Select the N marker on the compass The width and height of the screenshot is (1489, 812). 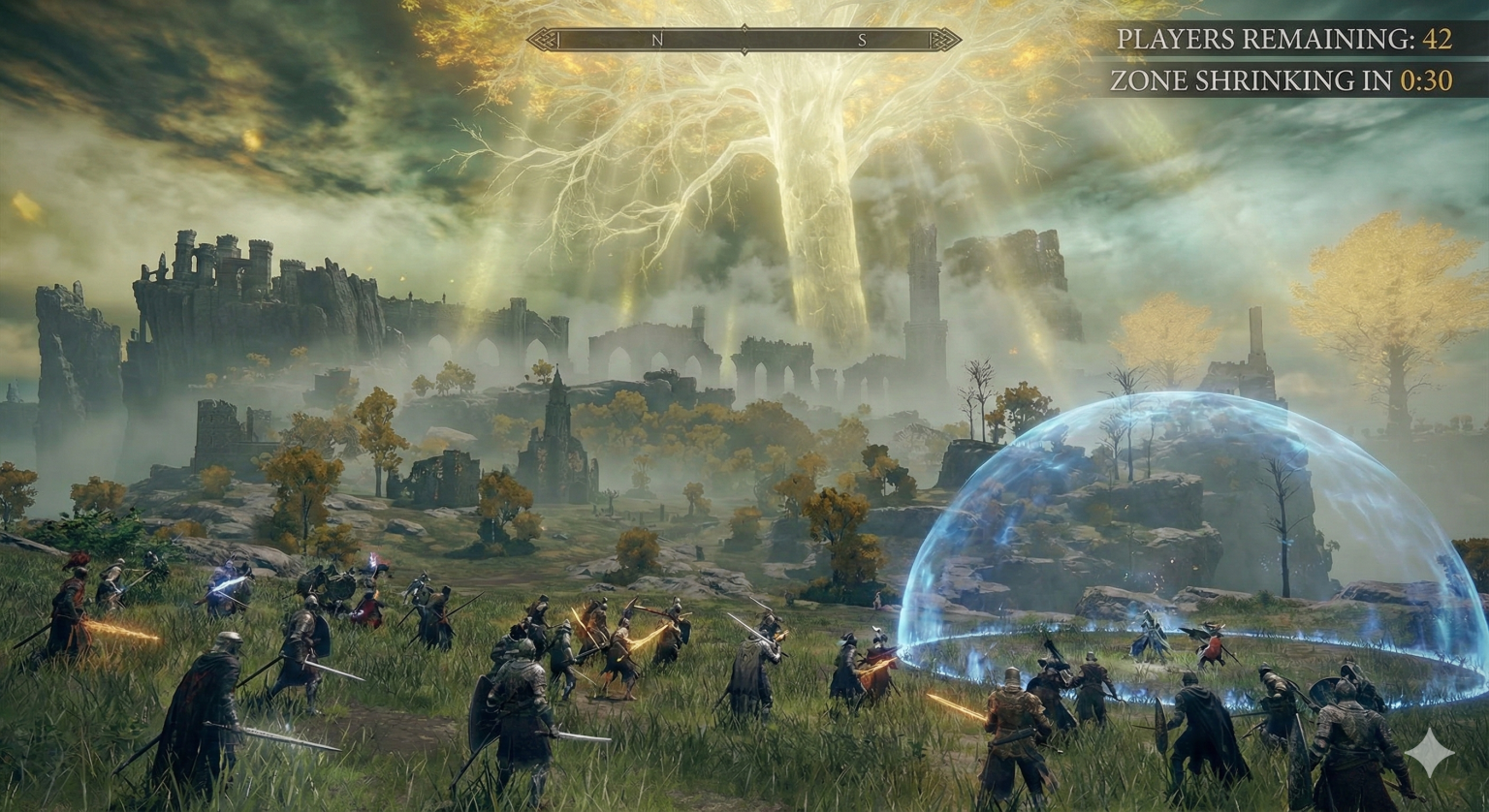(657, 41)
